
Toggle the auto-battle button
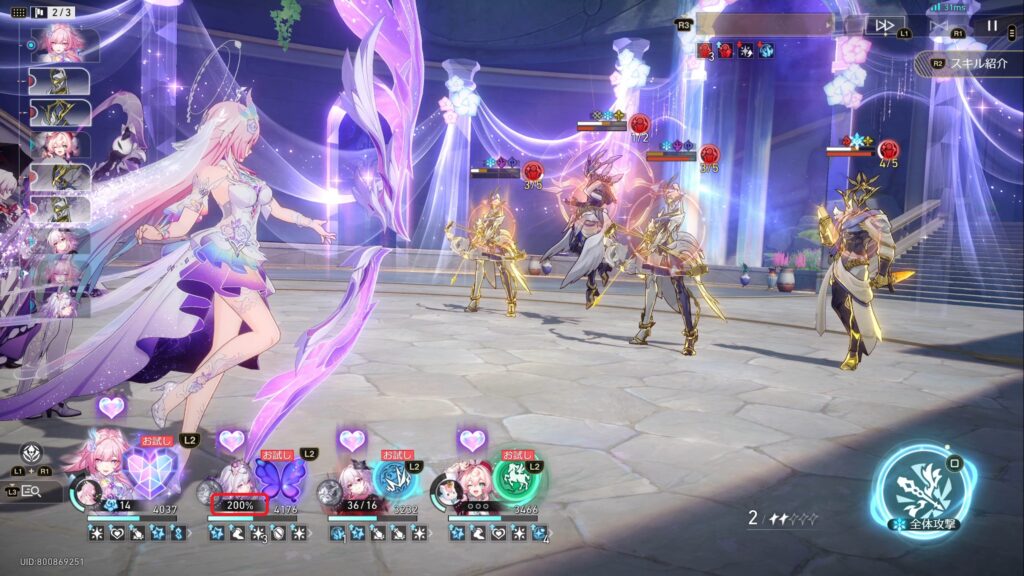[938, 26]
